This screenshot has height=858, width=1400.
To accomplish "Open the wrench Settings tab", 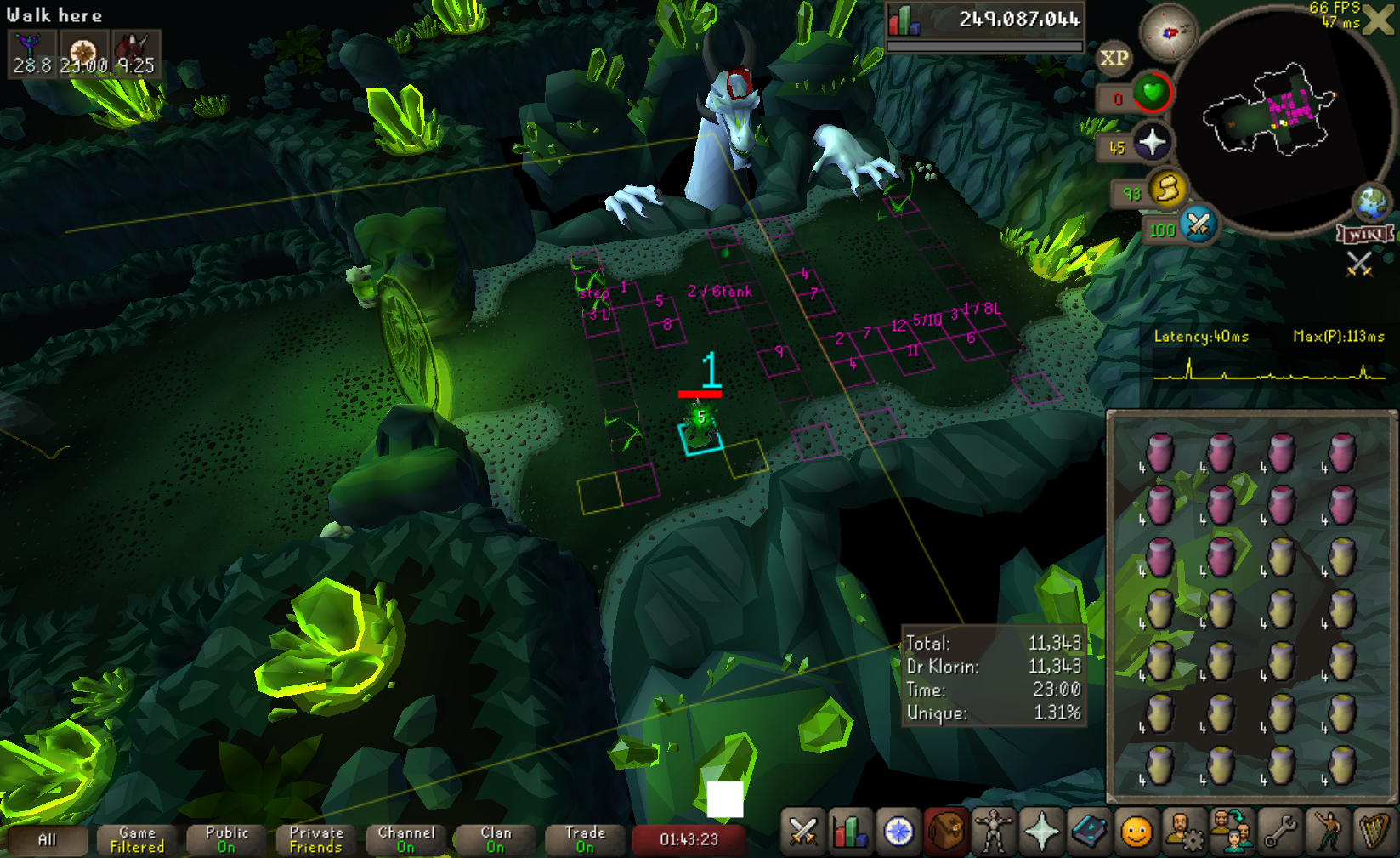I will click(1280, 832).
